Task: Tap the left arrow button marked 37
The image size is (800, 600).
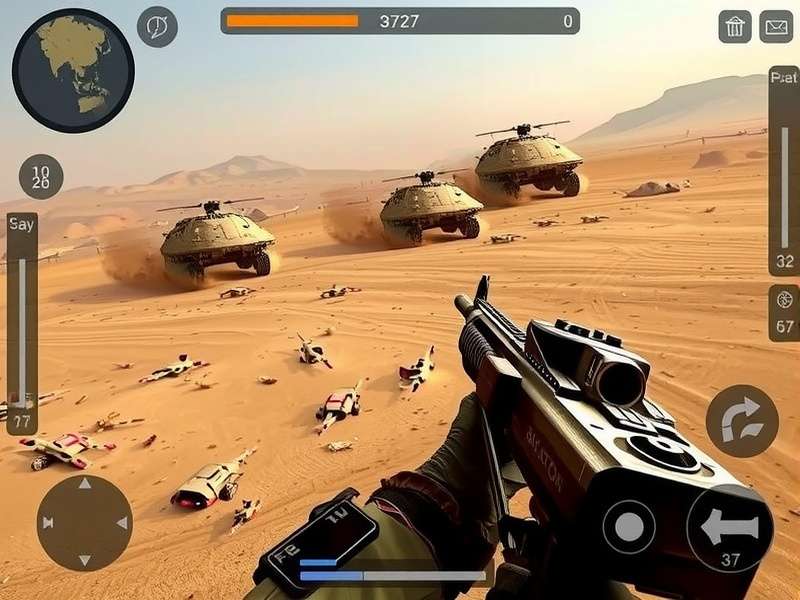Action: 729,529
